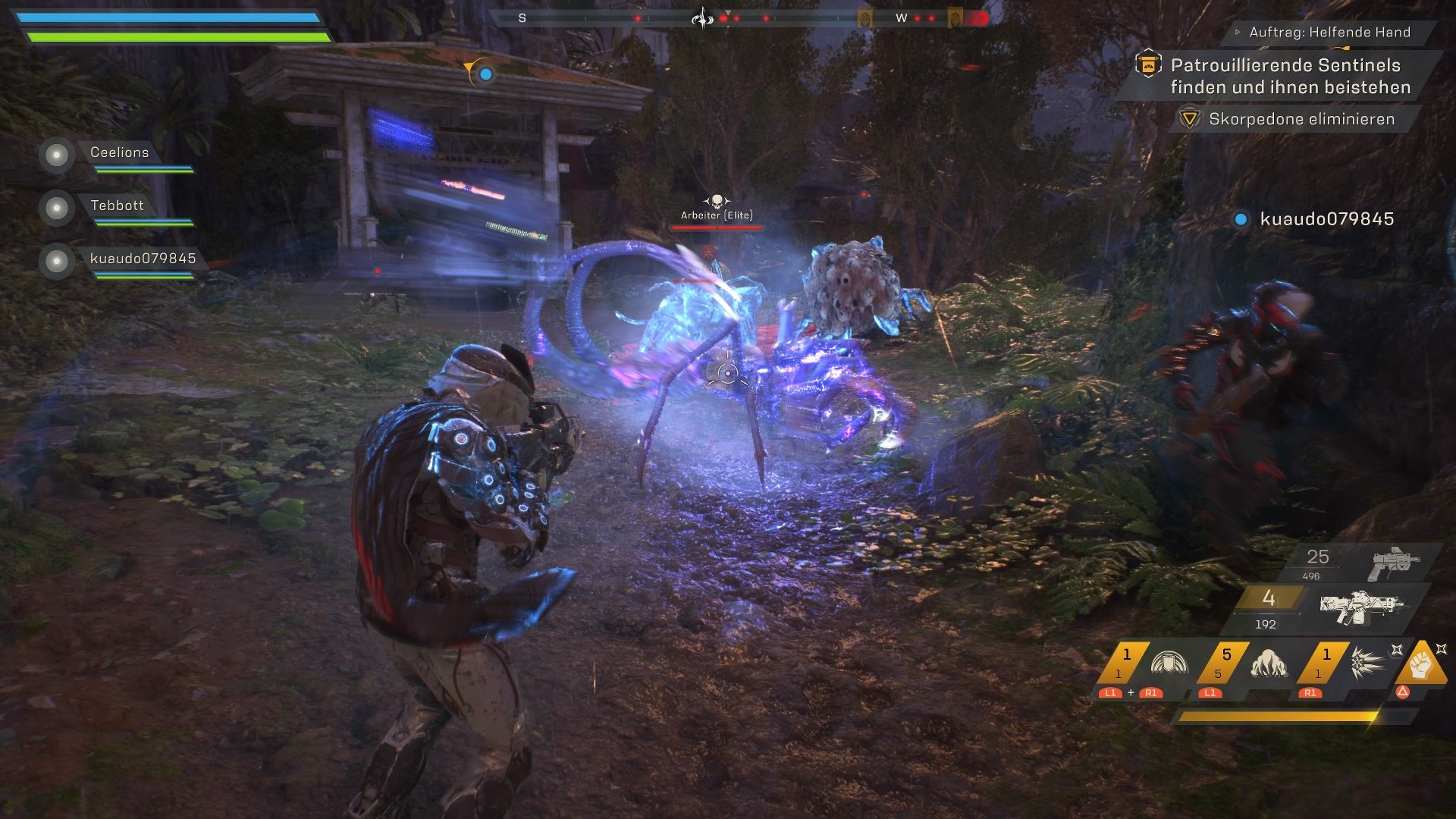Use the flame burst ability icon
1456x819 pixels.
click(x=1267, y=664)
